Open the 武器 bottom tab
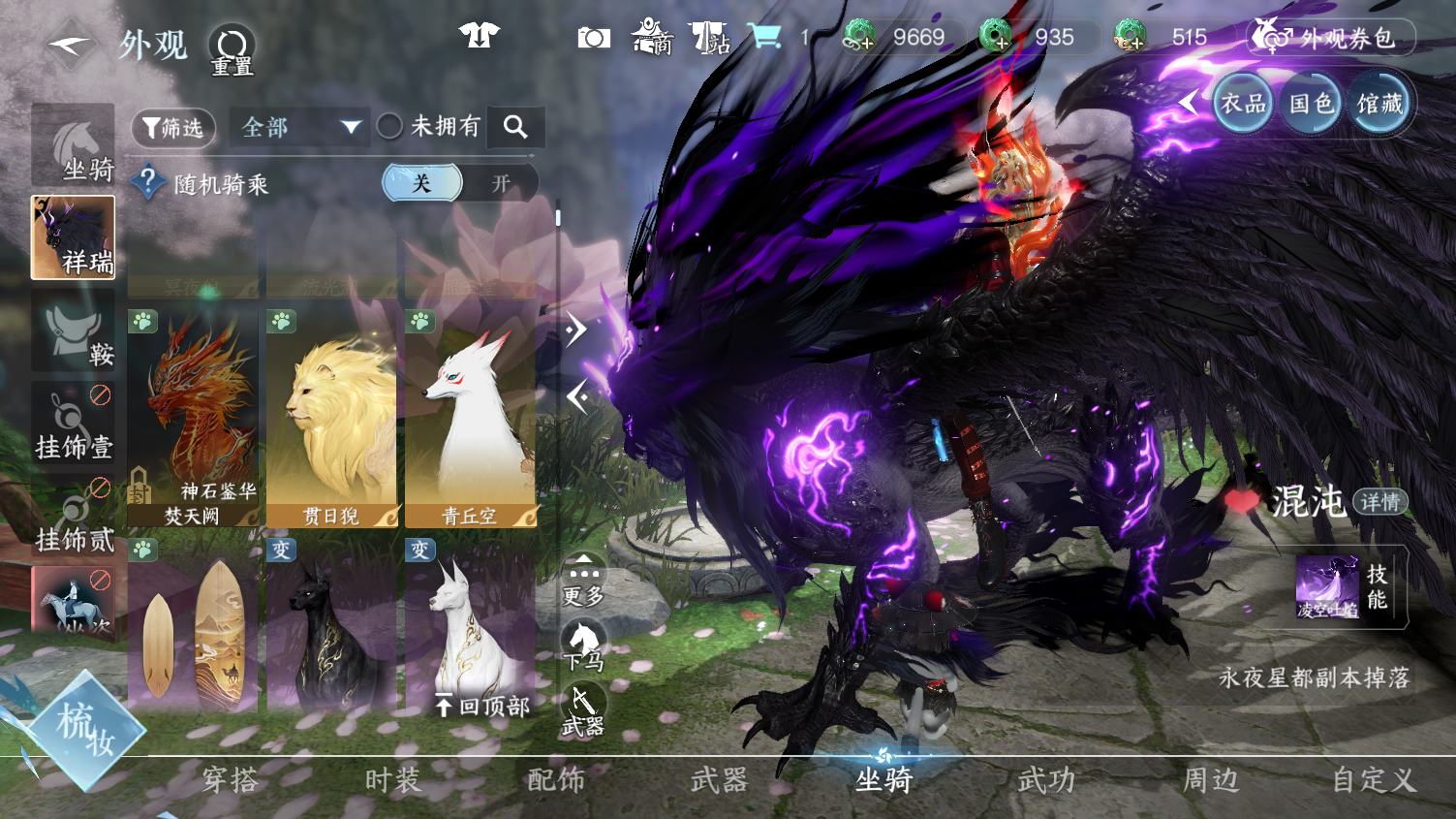The image size is (1456, 819). tap(719, 780)
